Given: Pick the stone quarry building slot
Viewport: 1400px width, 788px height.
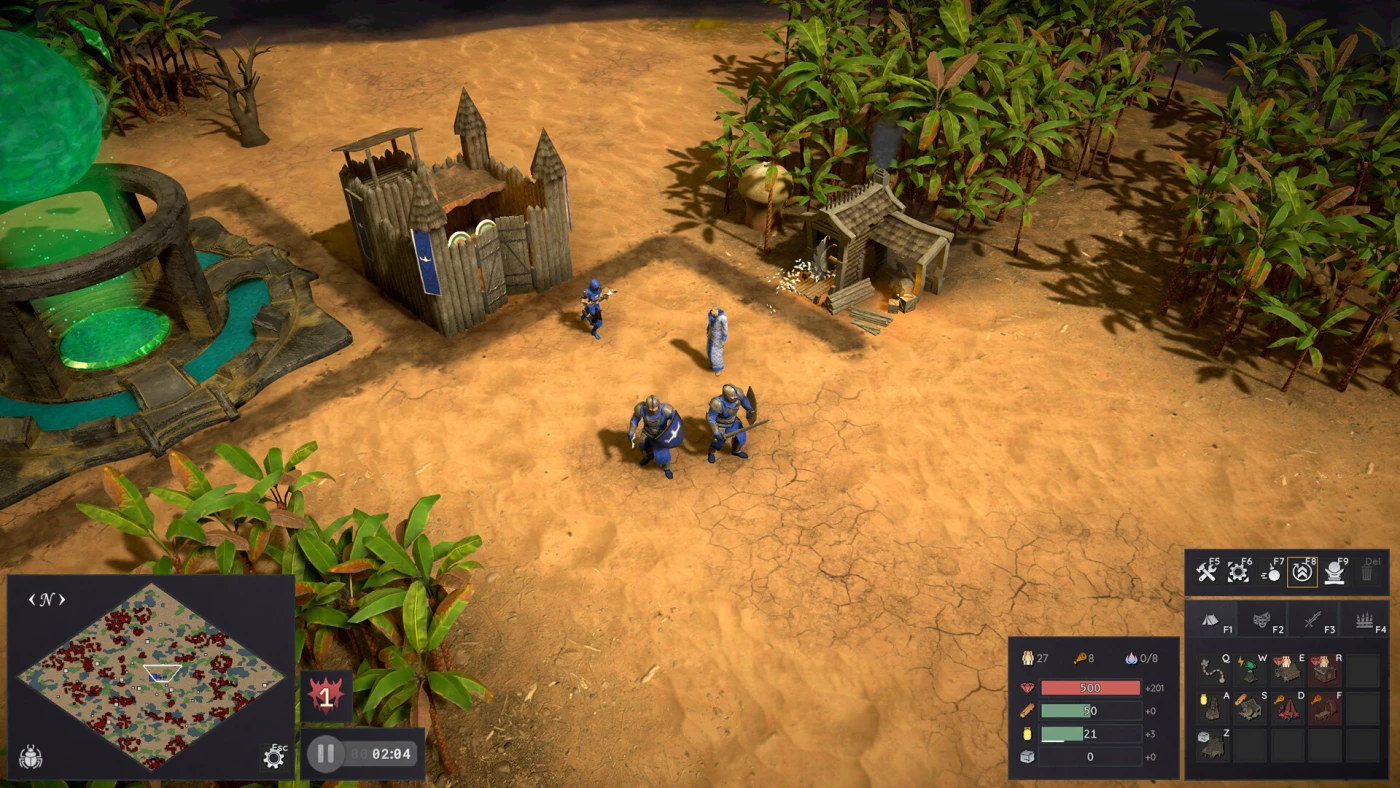Looking at the screenshot, I should coord(1213,745).
